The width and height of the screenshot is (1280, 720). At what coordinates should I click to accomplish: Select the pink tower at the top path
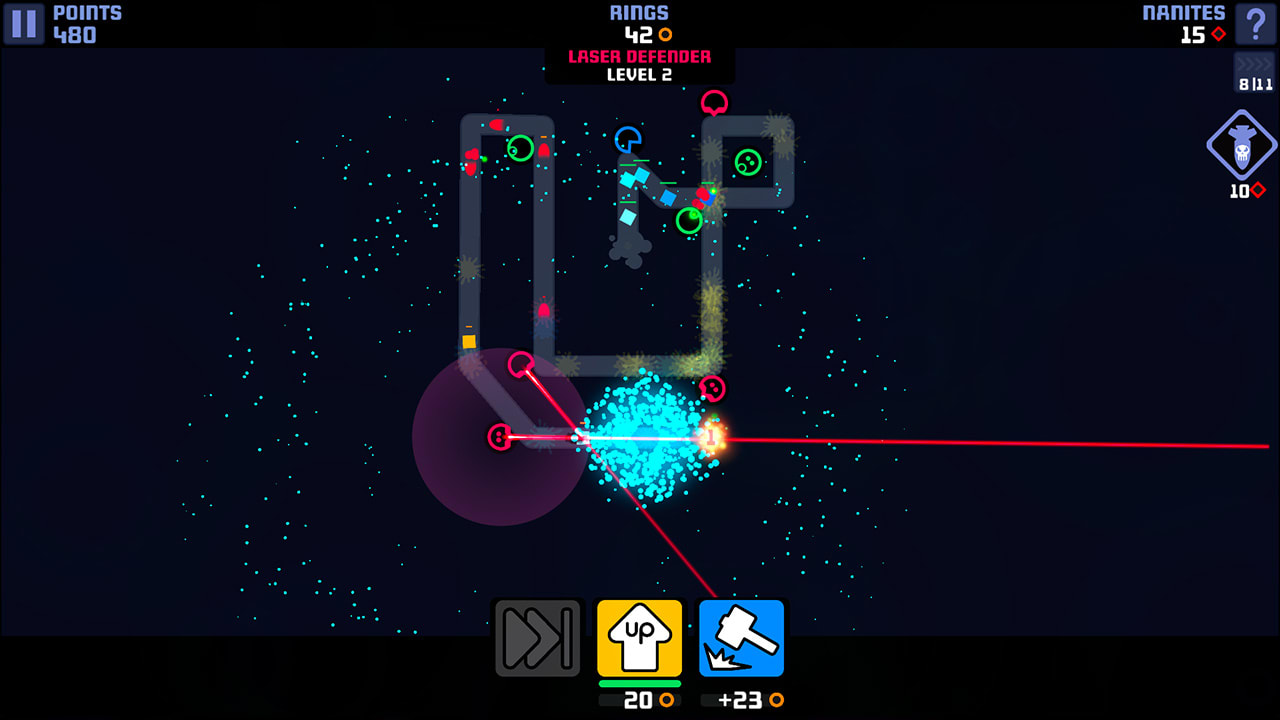(x=715, y=104)
